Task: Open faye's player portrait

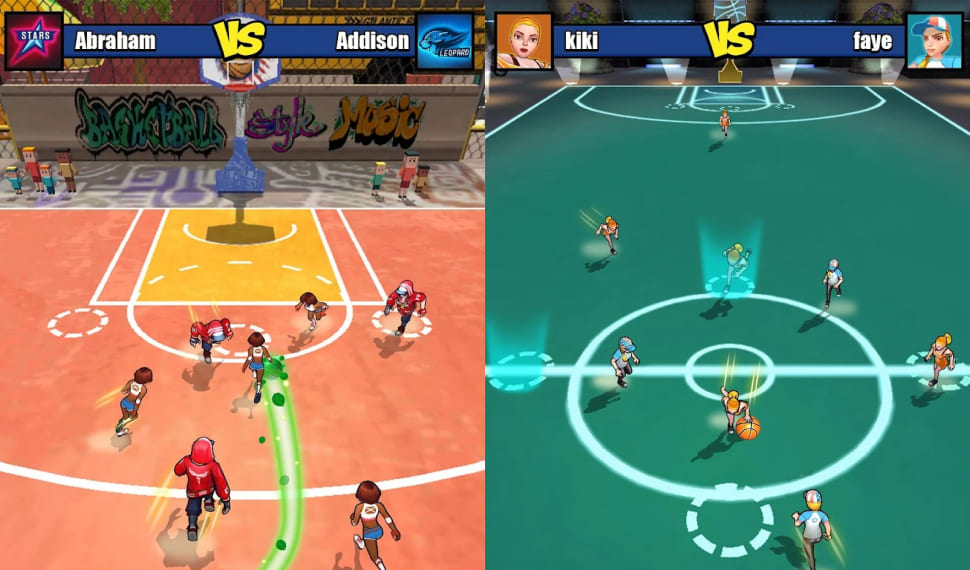Action: click(x=934, y=41)
